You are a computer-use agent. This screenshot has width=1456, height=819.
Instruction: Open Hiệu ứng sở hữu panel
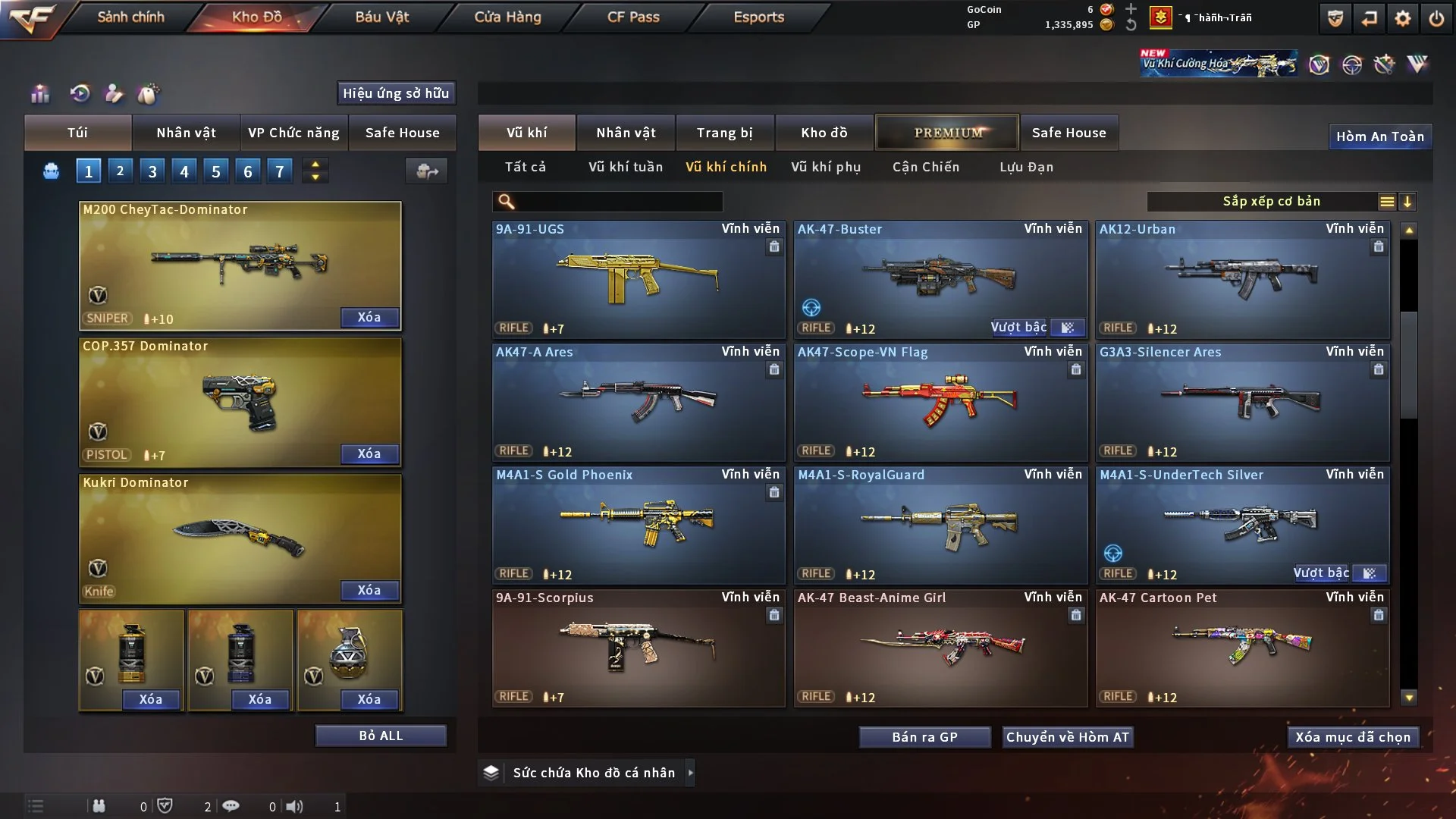pos(396,93)
